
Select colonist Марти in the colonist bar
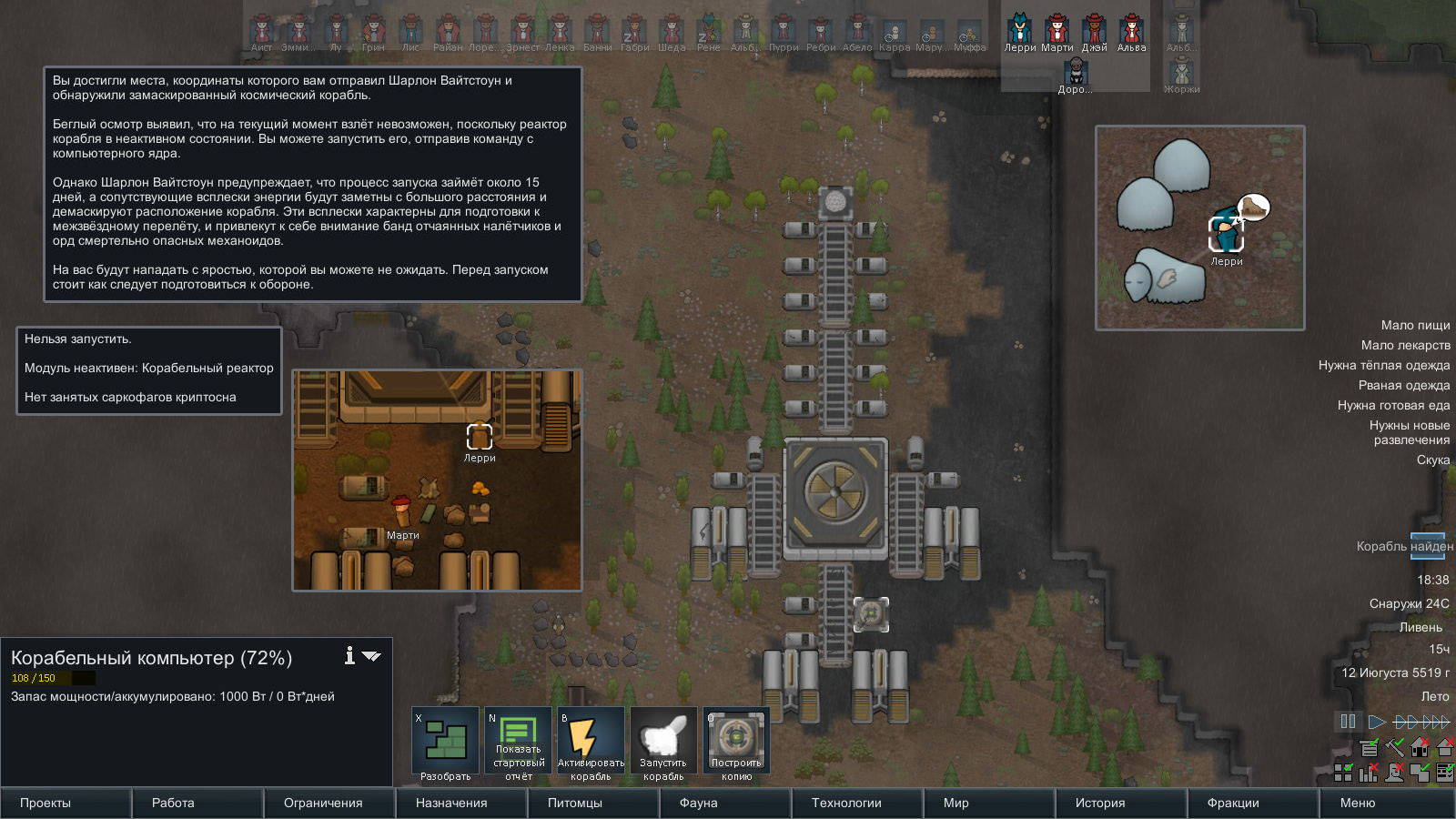[x=1057, y=33]
